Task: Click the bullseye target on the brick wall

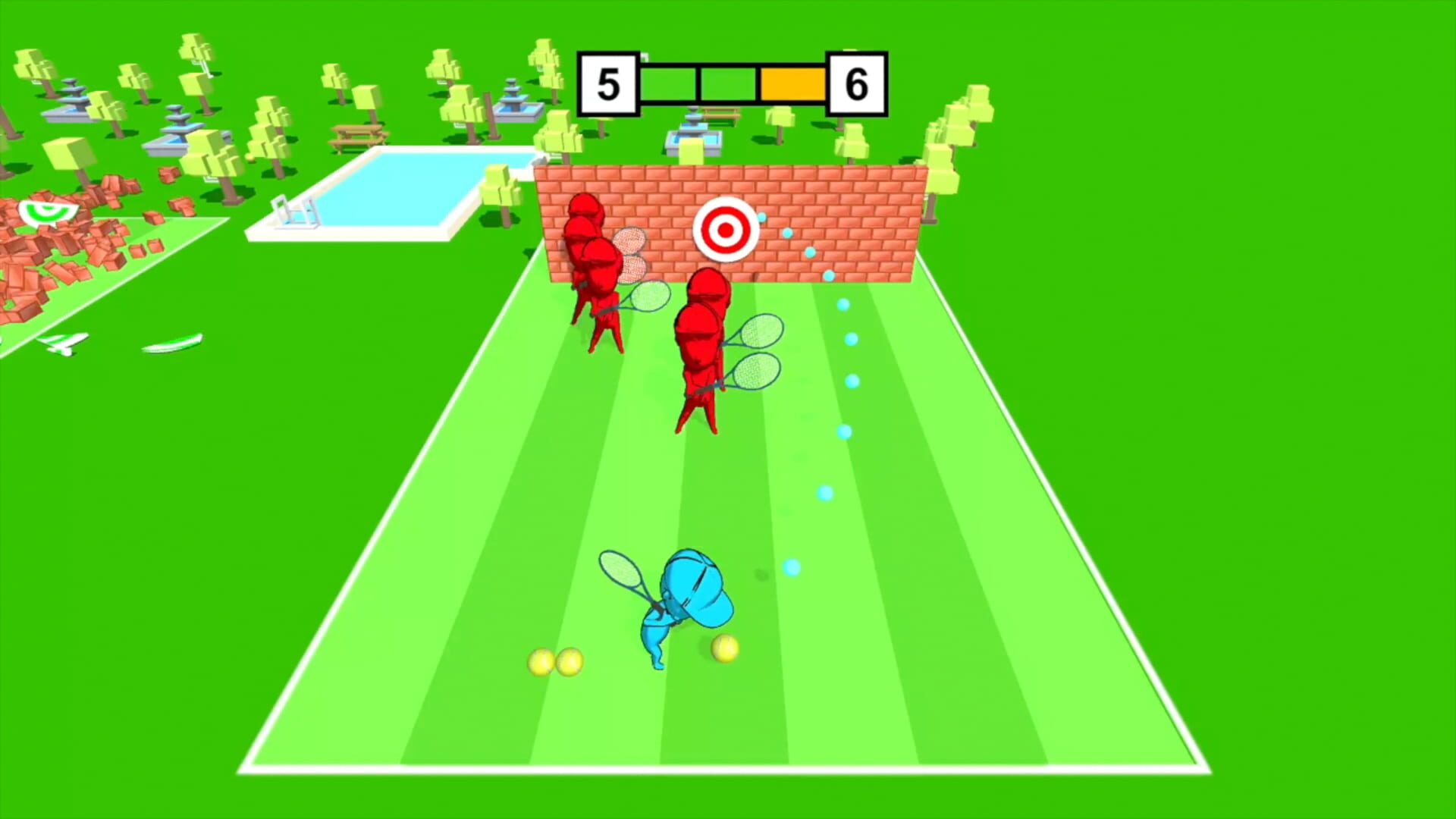Action: click(x=726, y=230)
